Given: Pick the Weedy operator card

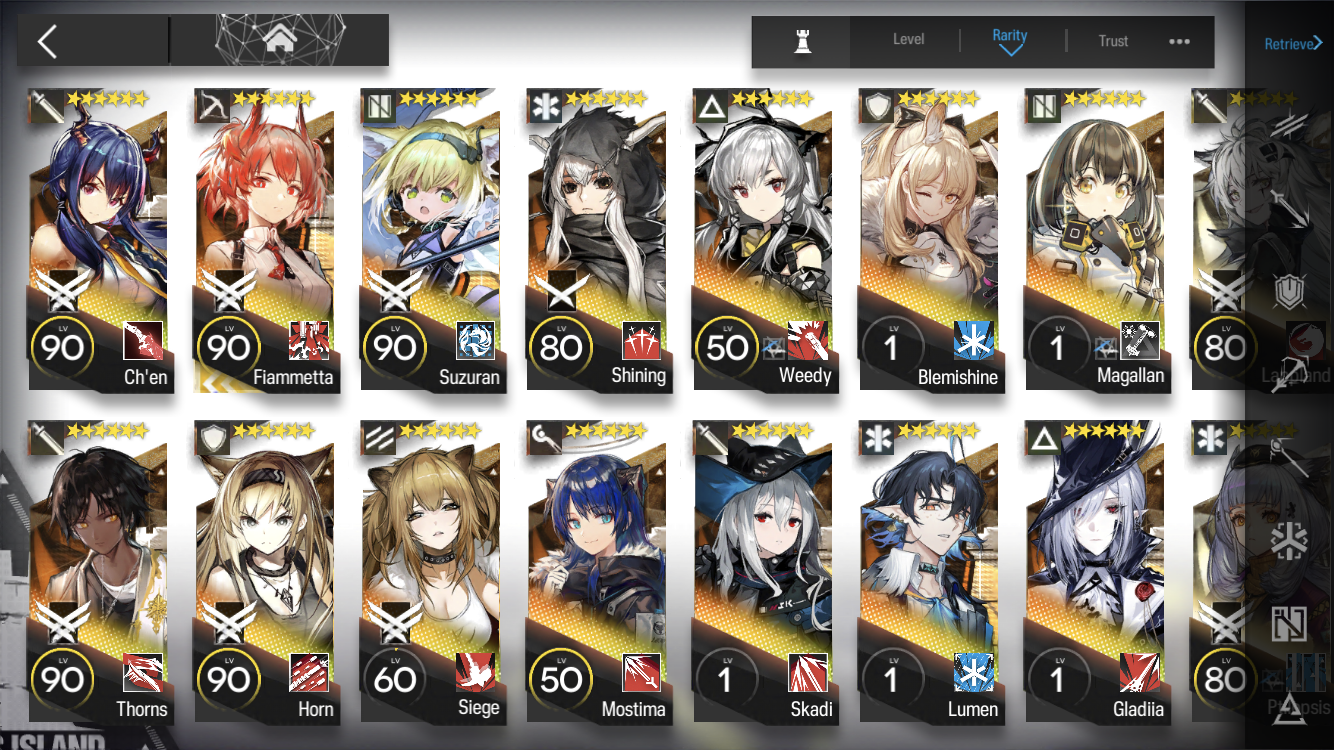Looking at the screenshot, I should click(x=764, y=240).
